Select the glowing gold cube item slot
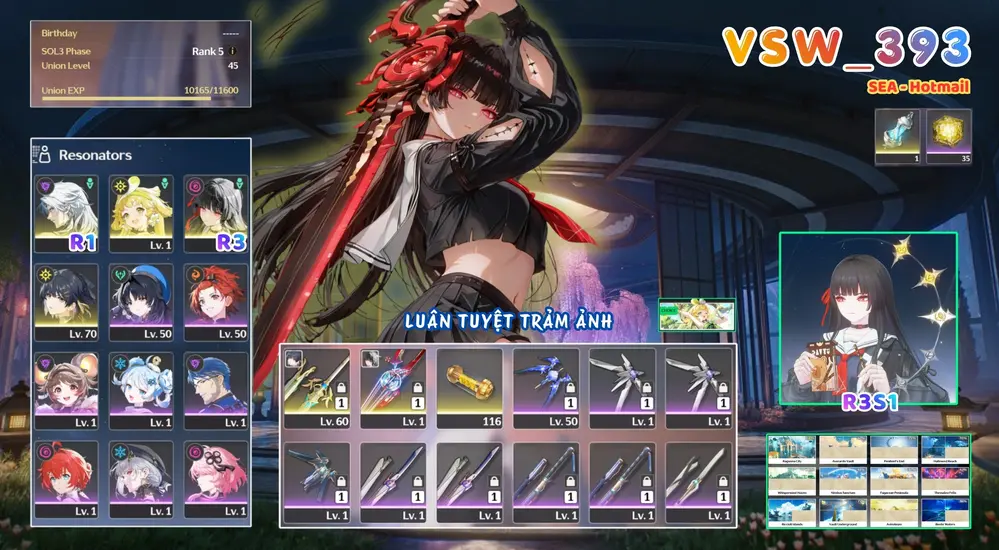 click(948, 137)
